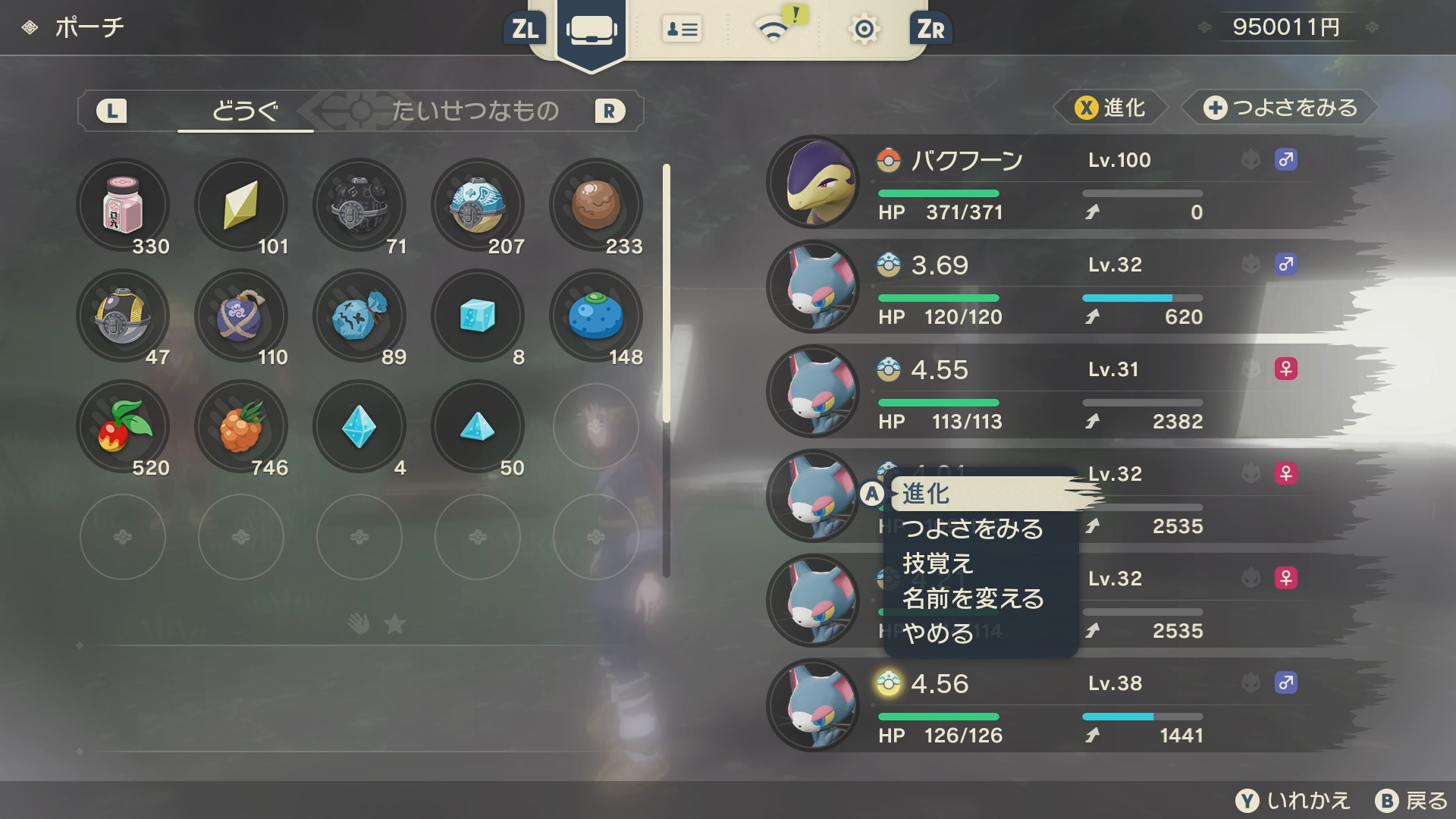
Task: Select the pink jar item slot
Action: click(x=123, y=206)
